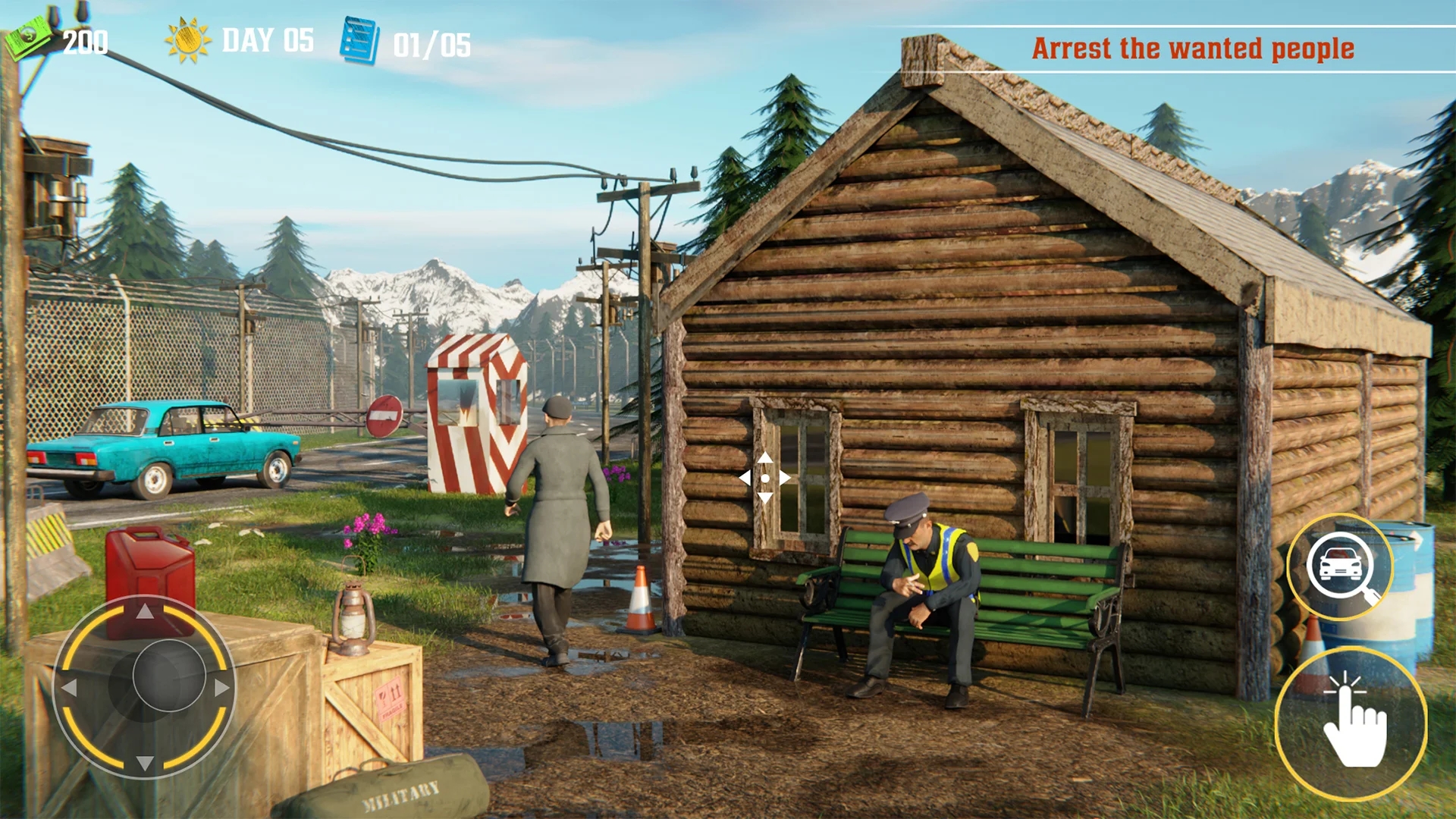
Task: Open the task list notebook icon
Action: coord(359,38)
